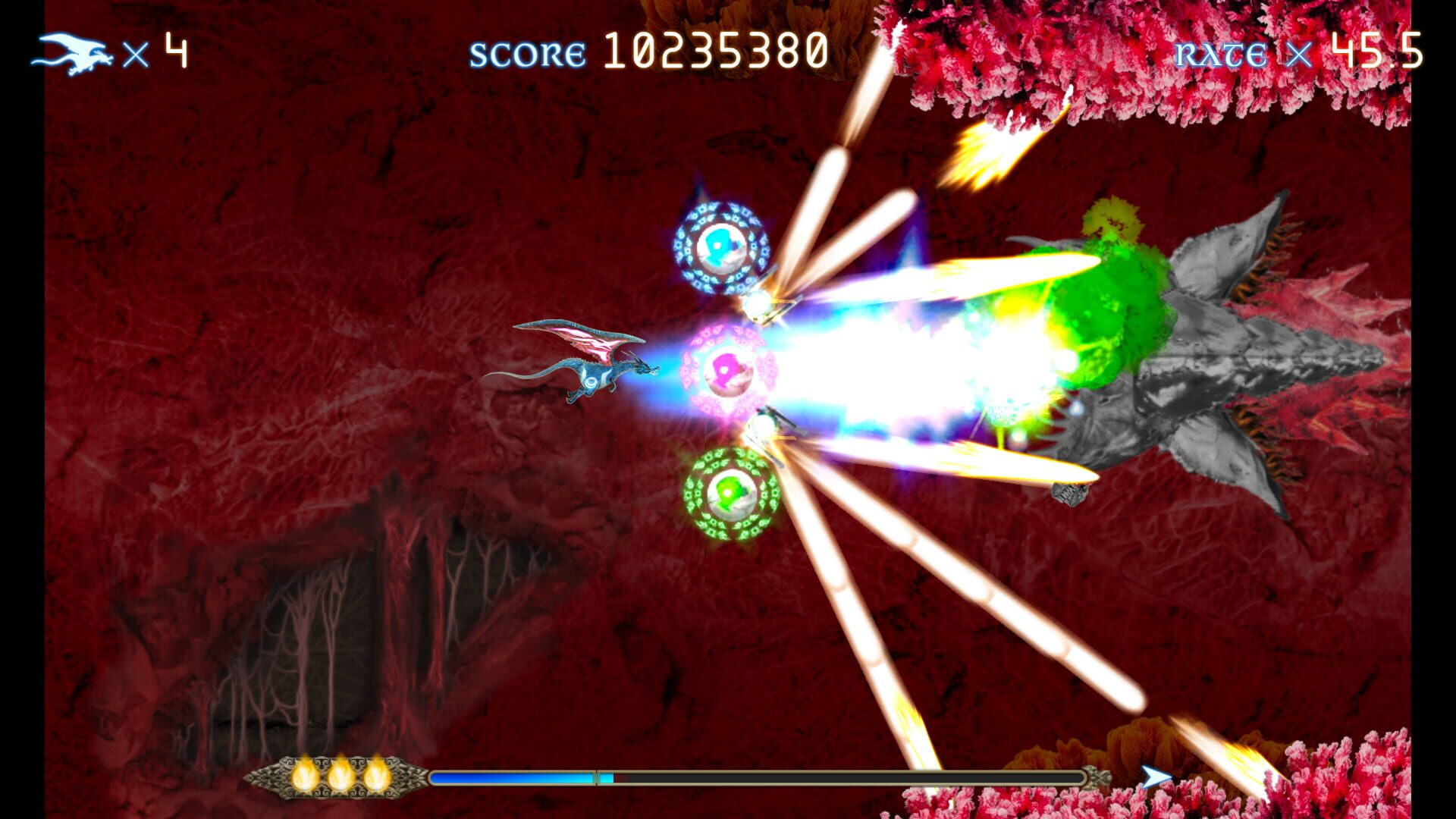
Task: Click the RATE label
Action: (x=1221, y=53)
